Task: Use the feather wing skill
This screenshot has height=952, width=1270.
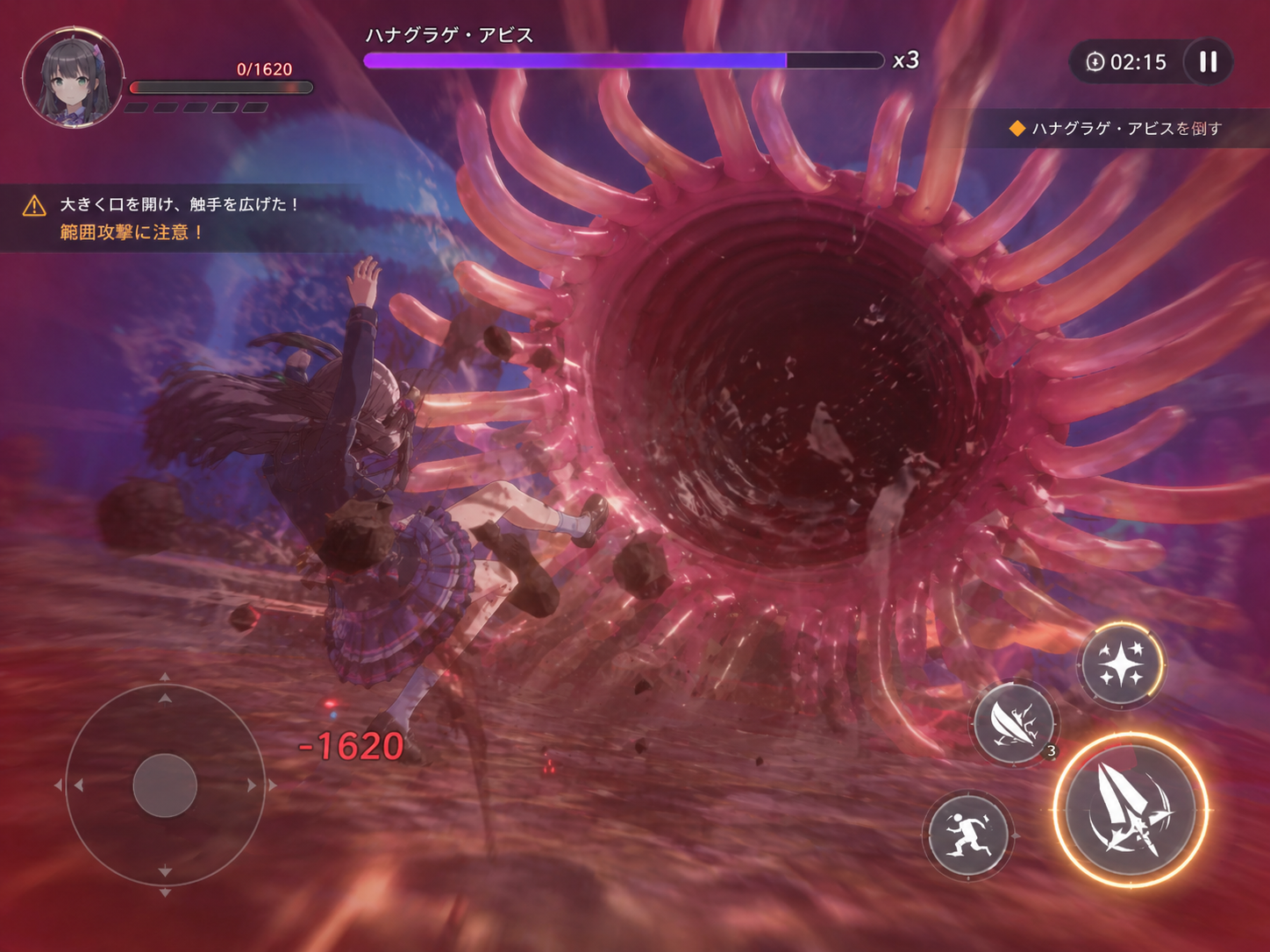Action: (x=1015, y=724)
